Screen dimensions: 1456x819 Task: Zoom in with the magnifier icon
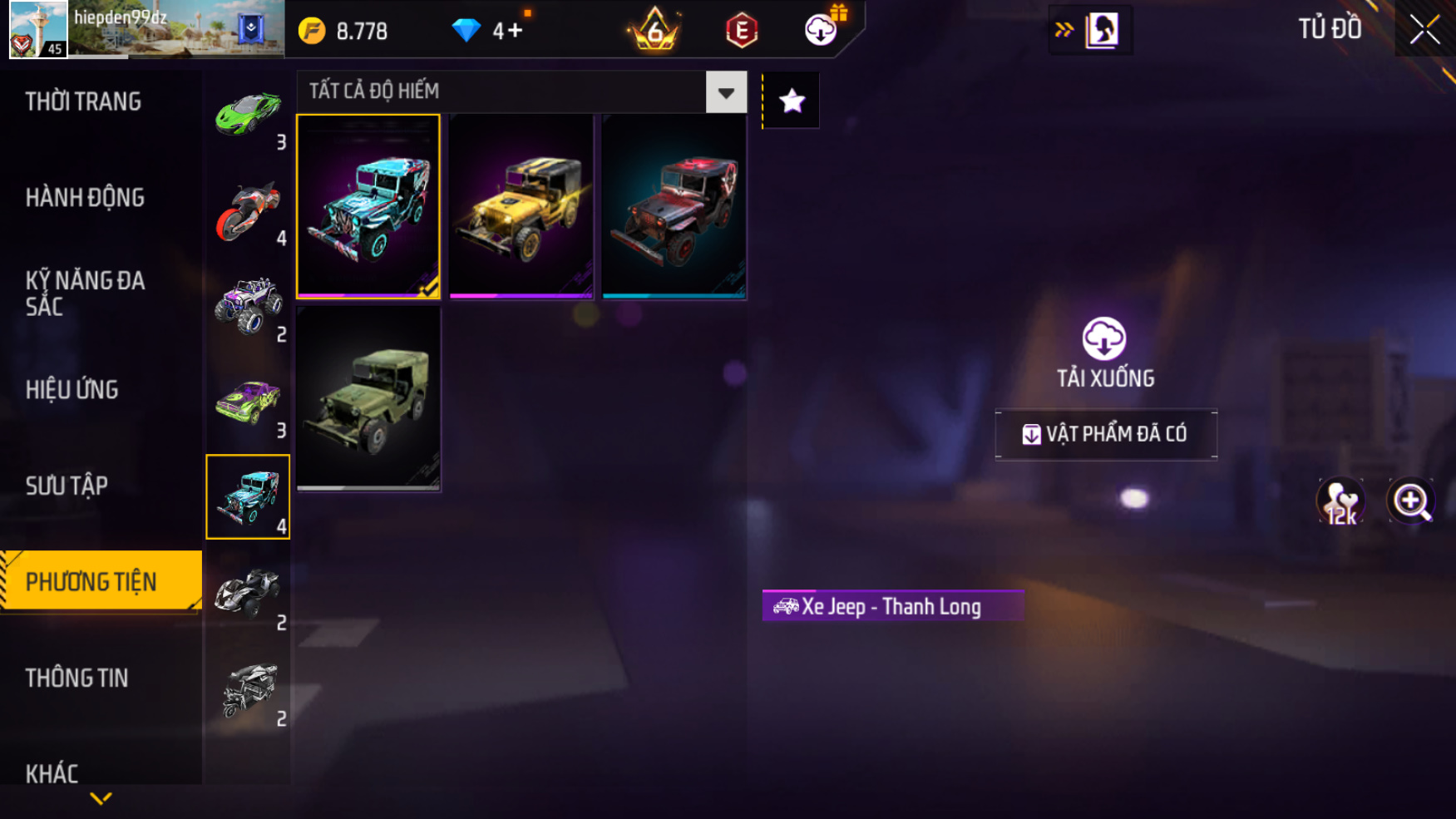pyautogui.click(x=1411, y=501)
